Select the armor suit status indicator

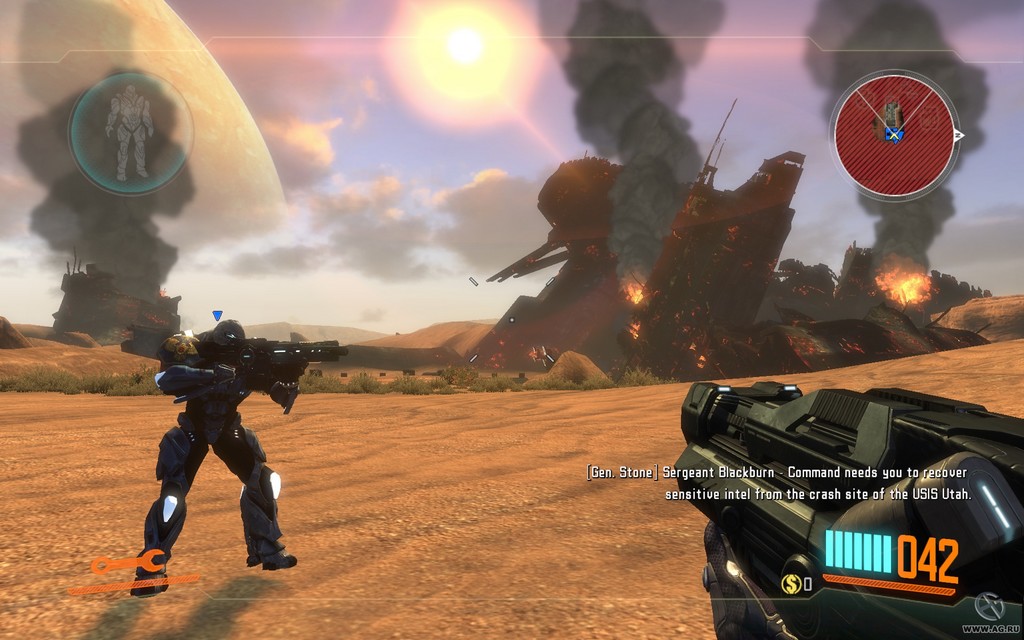tap(130, 132)
